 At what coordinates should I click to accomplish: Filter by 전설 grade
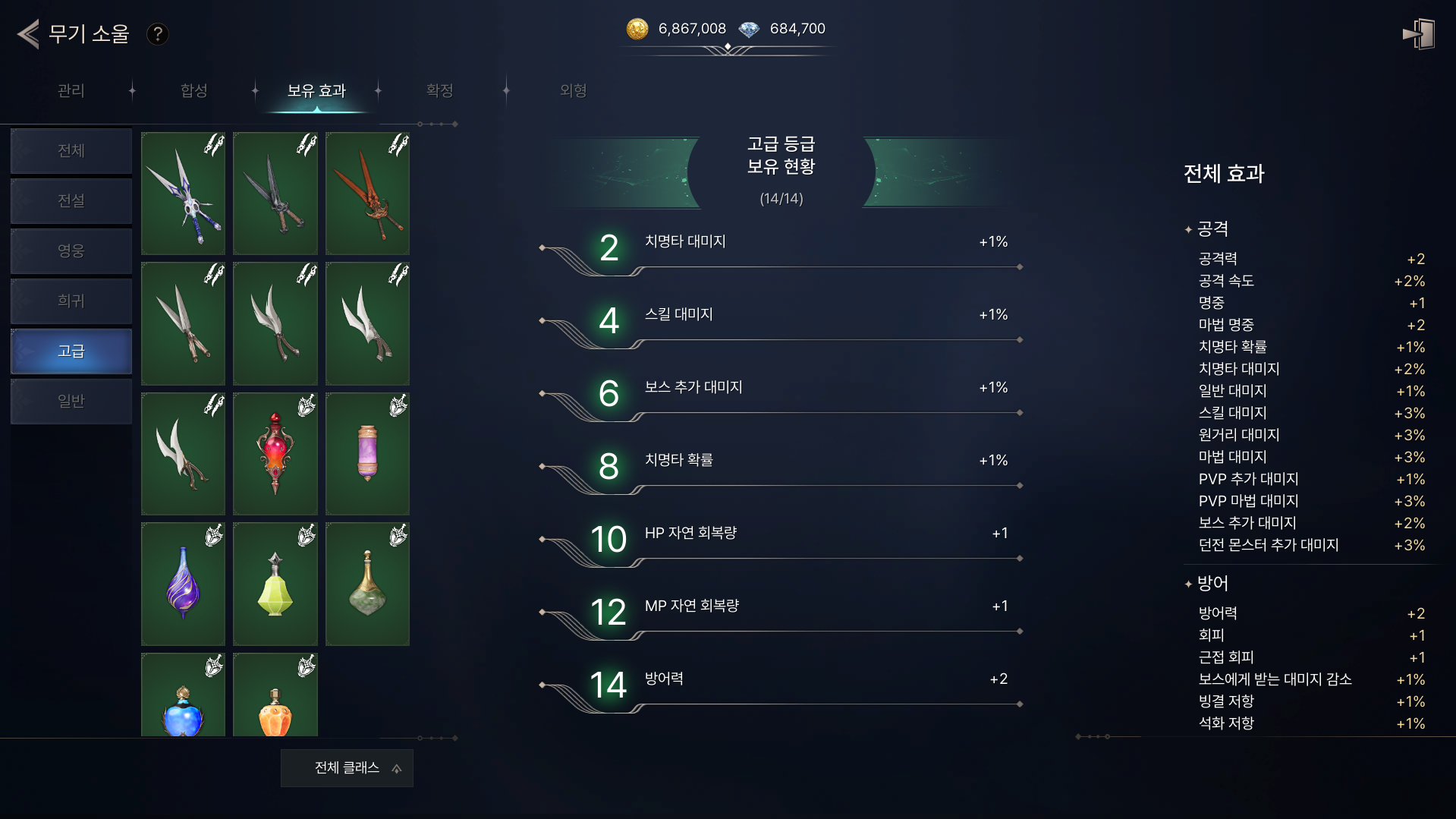[x=71, y=201]
